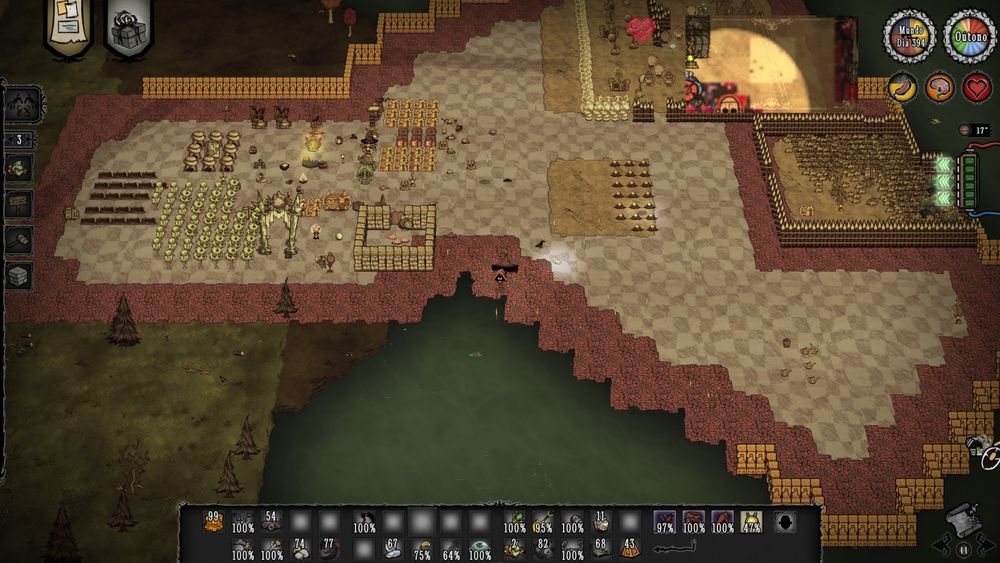1000x563 pixels.
Task: Select the item at 95% durability
Action: pos(543,521)
